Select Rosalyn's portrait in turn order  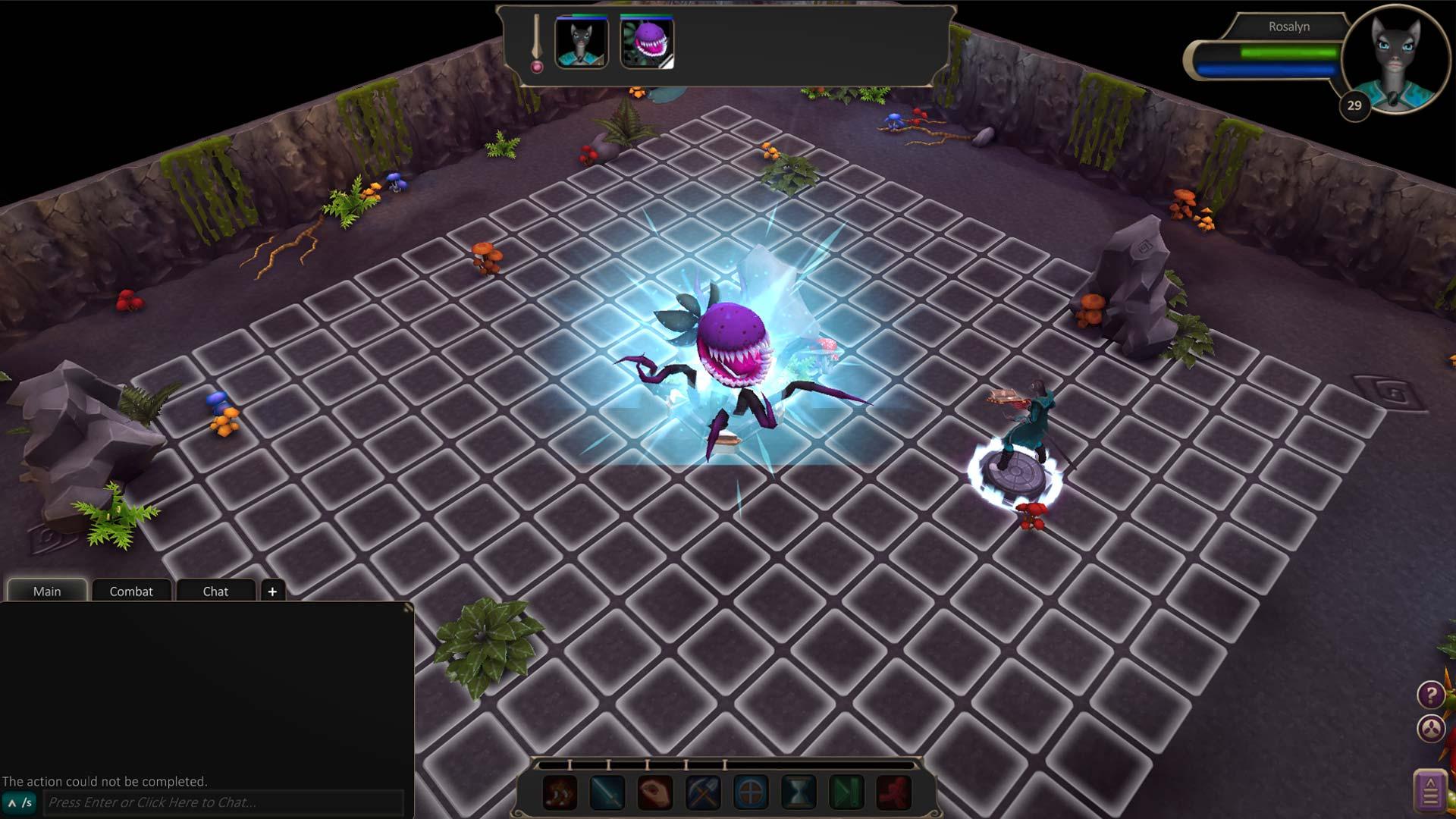point(582,43)
